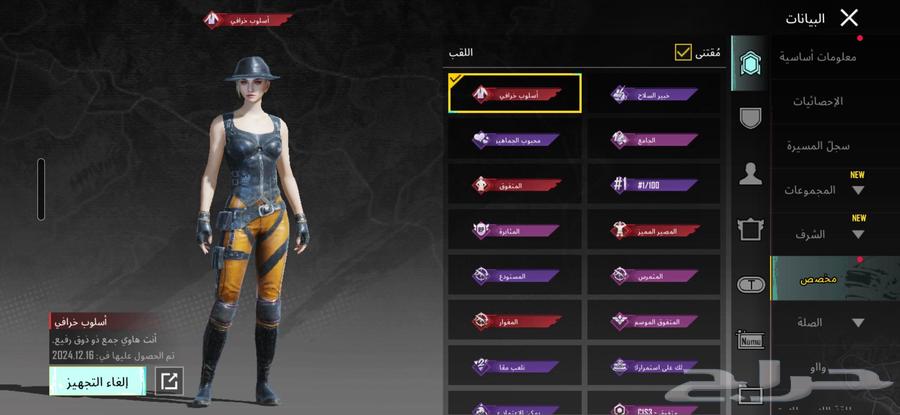The height and width of the screenshot is (415, 900).
Task: Open the hexagon emblem titles tab
Action: (750, 63)
